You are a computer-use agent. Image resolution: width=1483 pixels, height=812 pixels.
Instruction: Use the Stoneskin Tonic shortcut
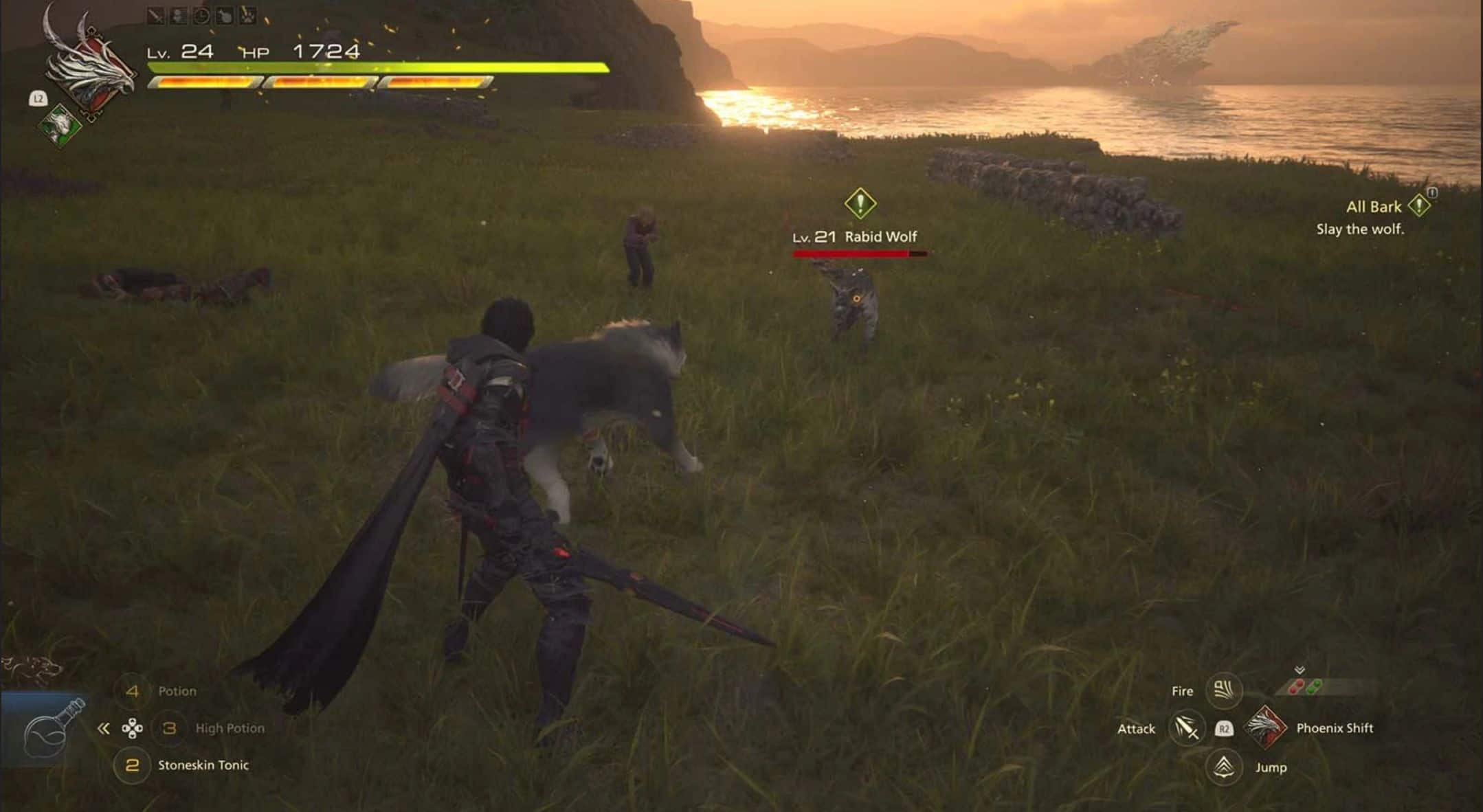pos(133,765)
